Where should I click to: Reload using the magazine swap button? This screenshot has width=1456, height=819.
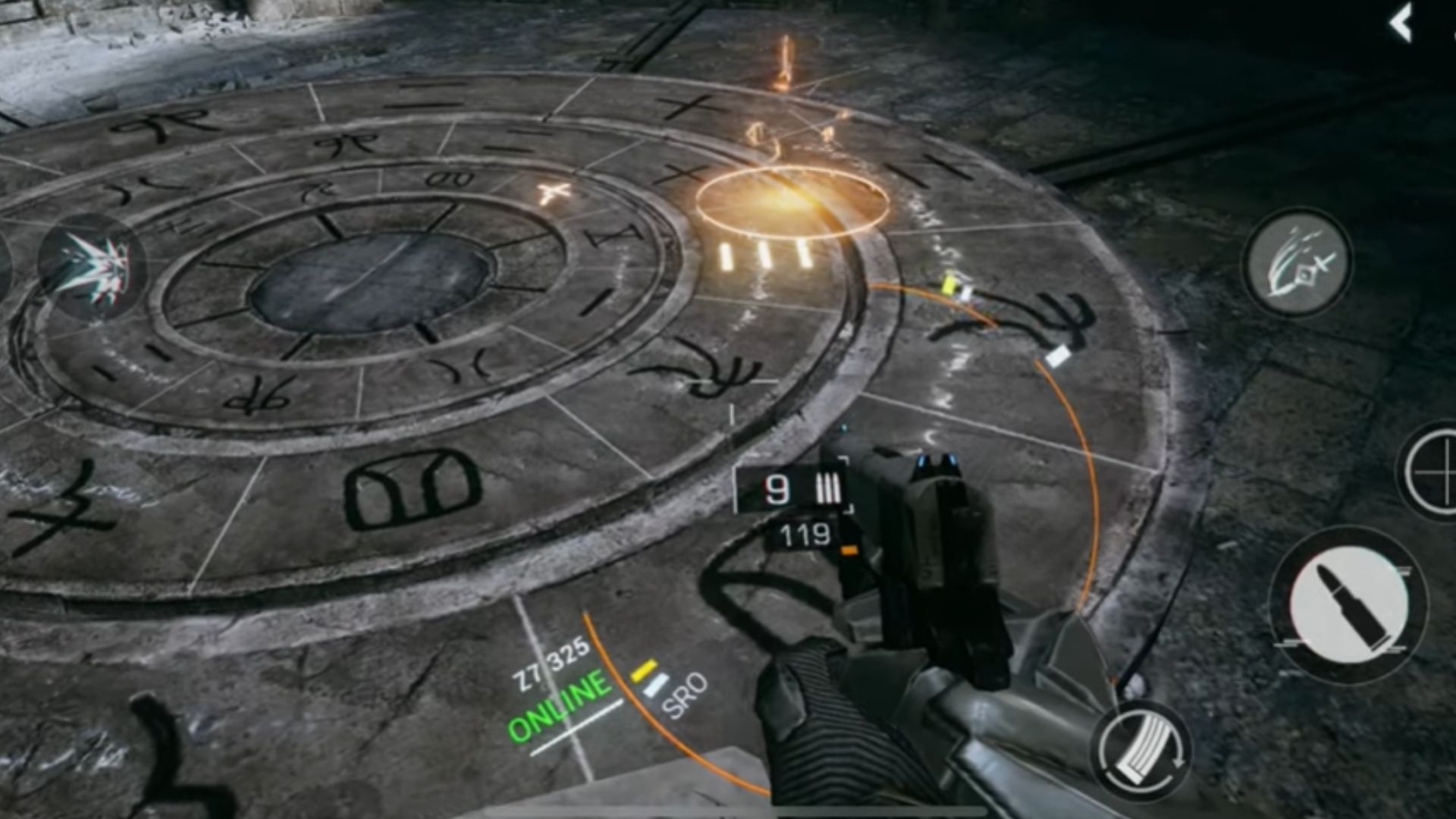click(1141, 751)
